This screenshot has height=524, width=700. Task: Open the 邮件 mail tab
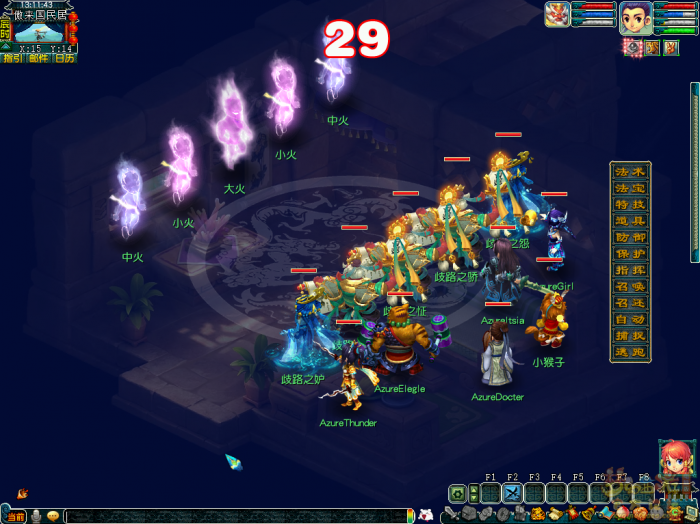(x=38, y=58)
